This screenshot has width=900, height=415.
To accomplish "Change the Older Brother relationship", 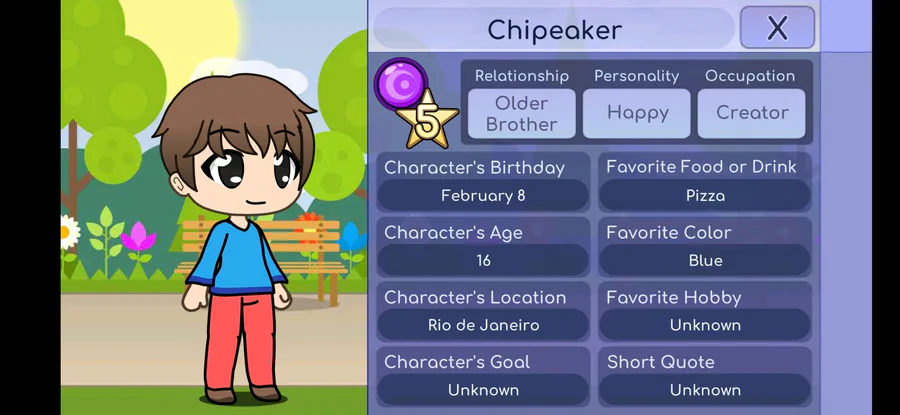I will (x=522, y=114).
